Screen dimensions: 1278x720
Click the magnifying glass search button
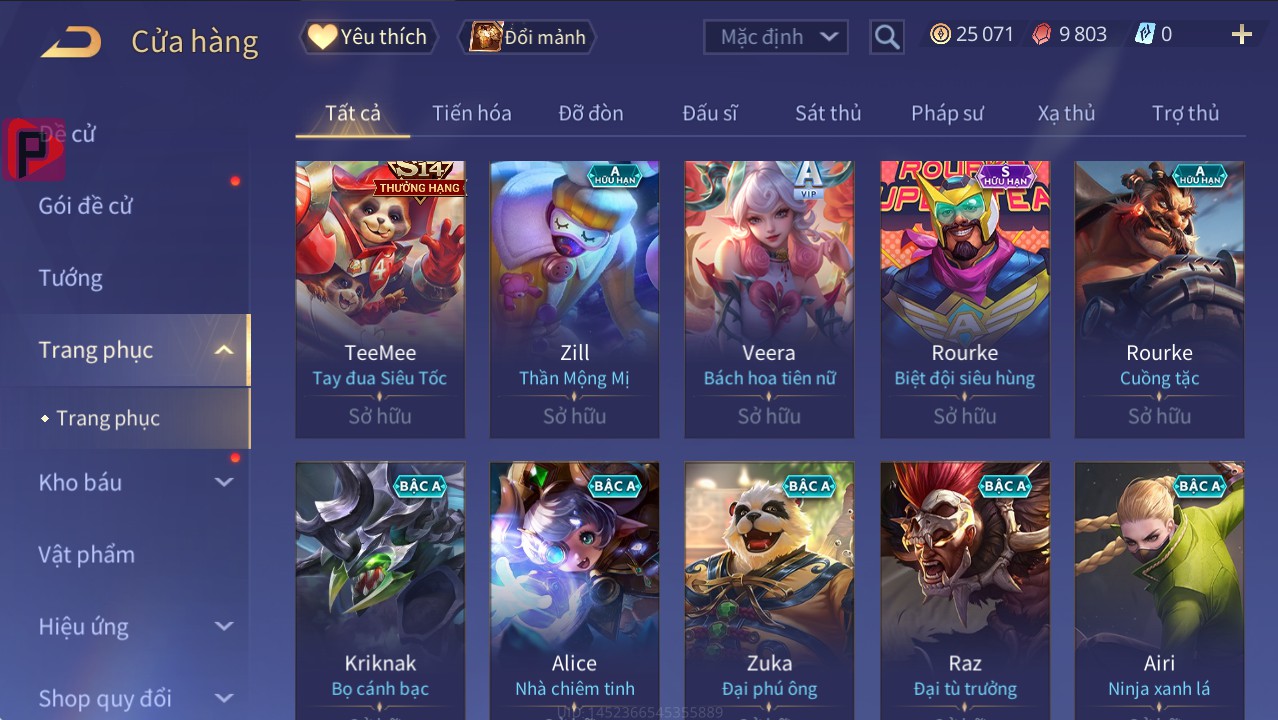[x=887, y=37]
